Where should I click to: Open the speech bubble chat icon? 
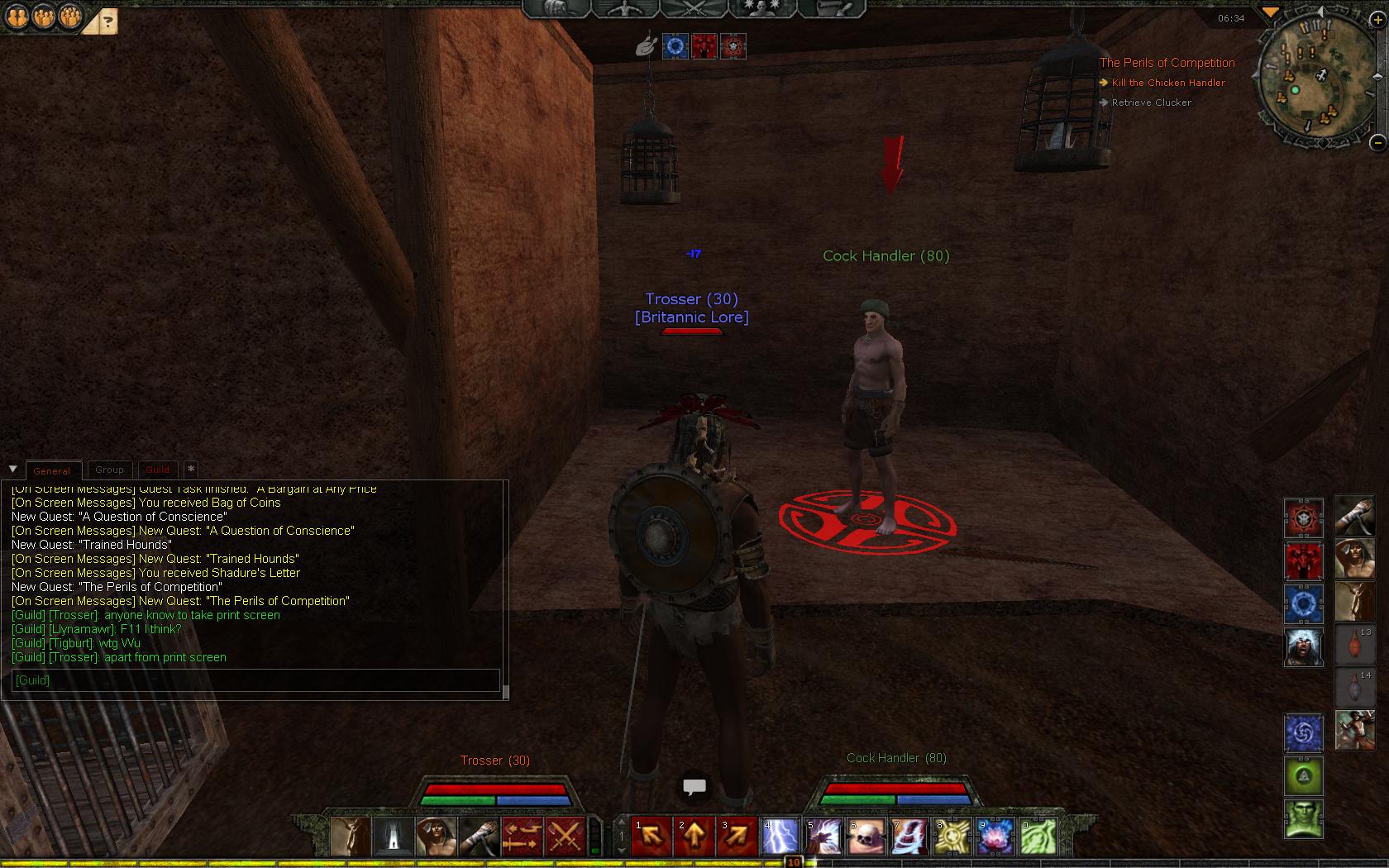click(x=694, y=787)
